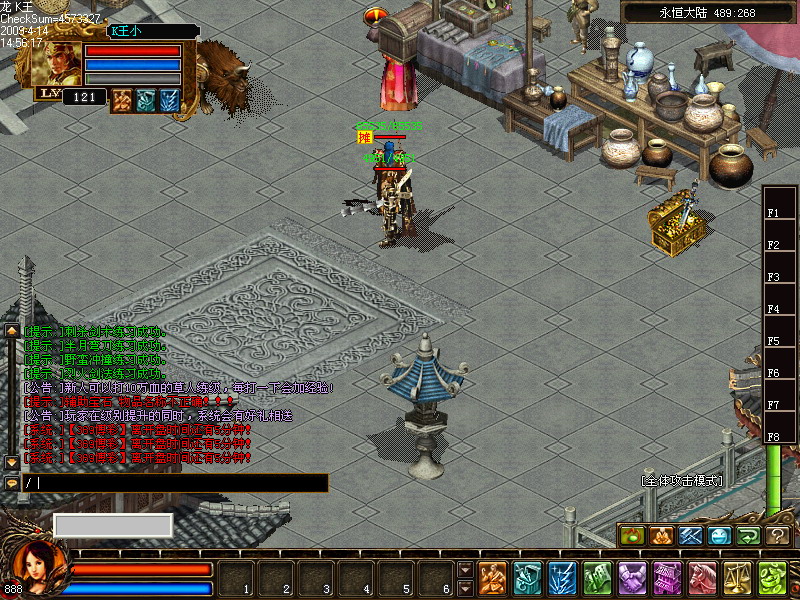The width and height of the screenshot is (800, 600).
Task: Click the female character portrait
Action: tap(37, 568)
